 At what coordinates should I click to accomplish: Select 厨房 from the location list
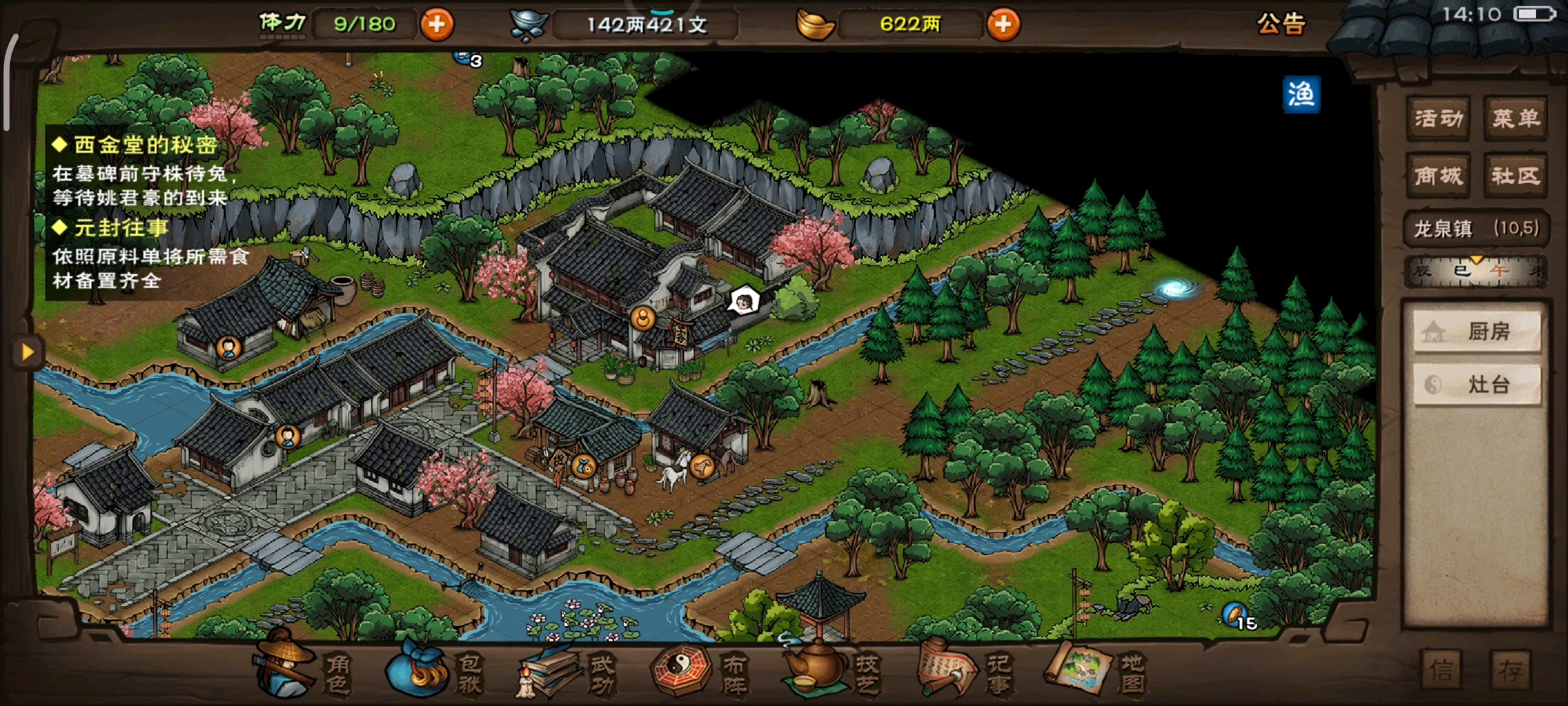[x=1477, y=331]
